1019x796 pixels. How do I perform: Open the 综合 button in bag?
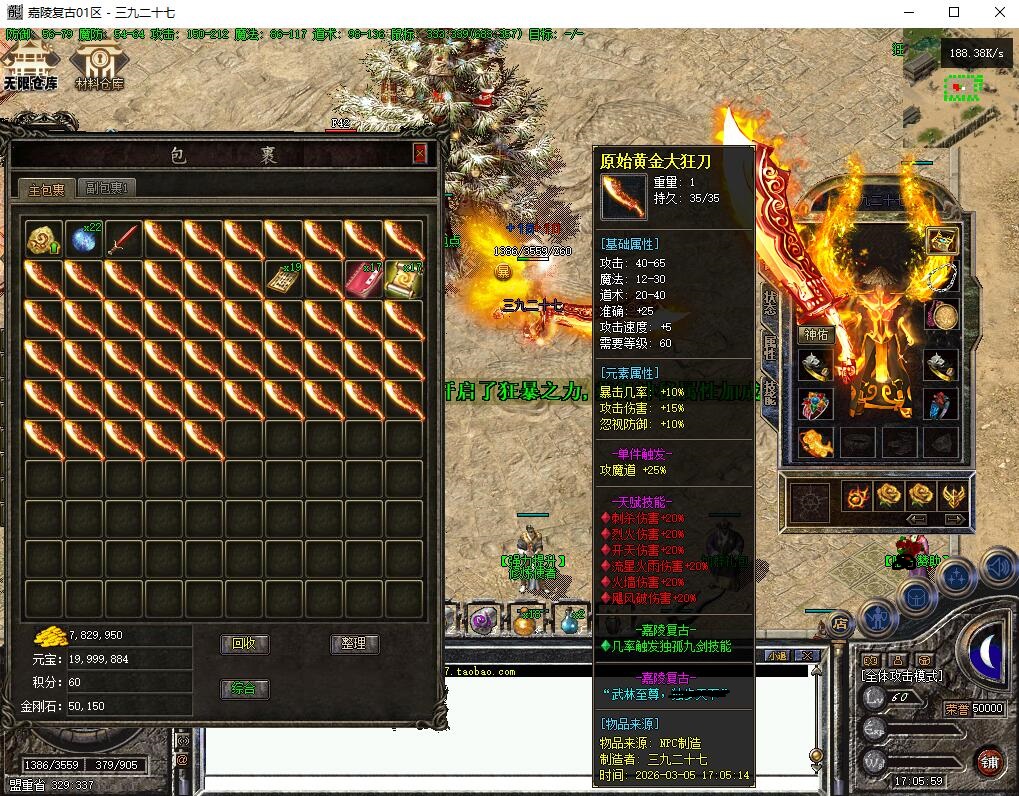pos(244,688)
